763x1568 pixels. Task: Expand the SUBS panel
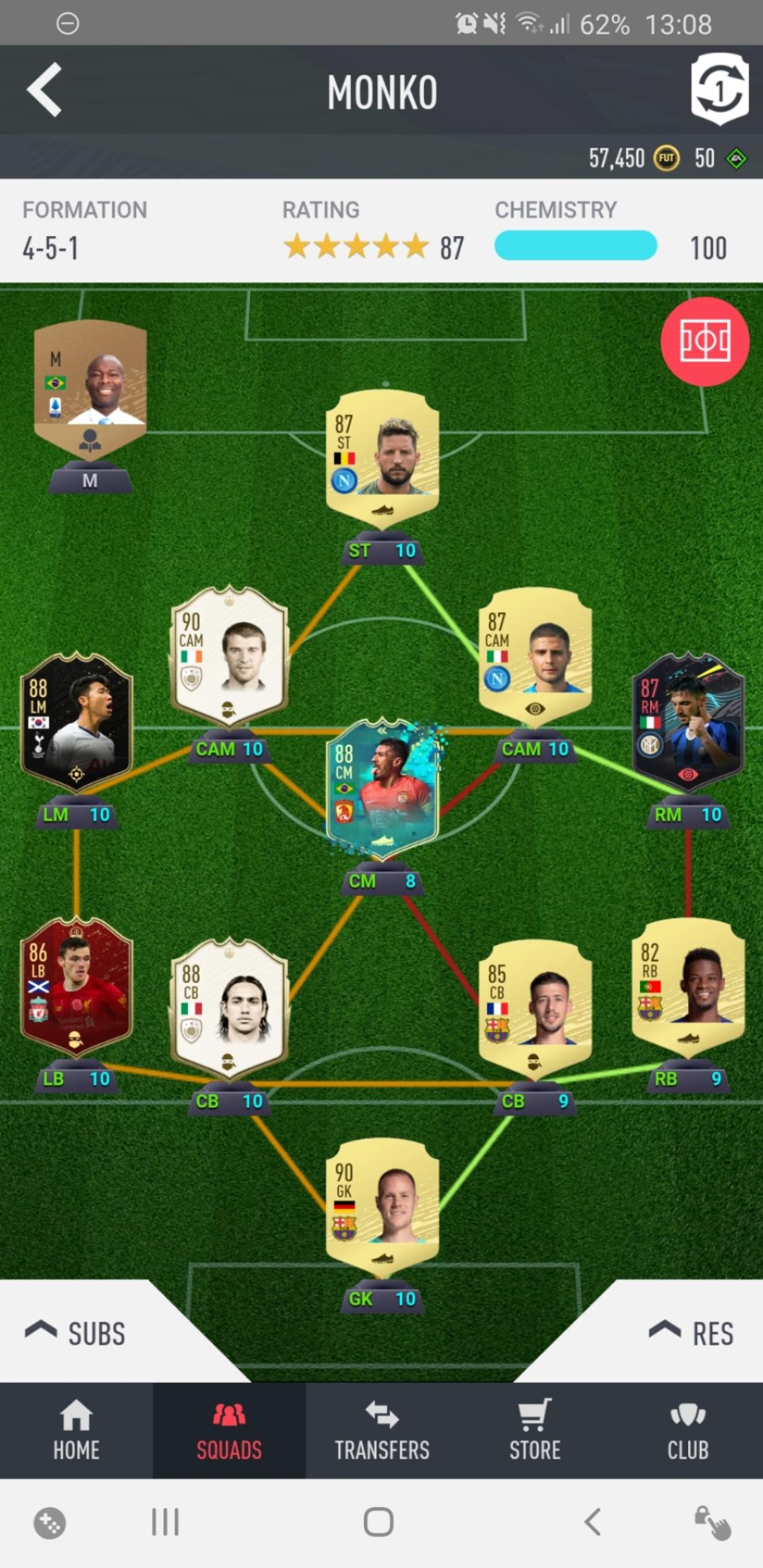[76, 1332]
